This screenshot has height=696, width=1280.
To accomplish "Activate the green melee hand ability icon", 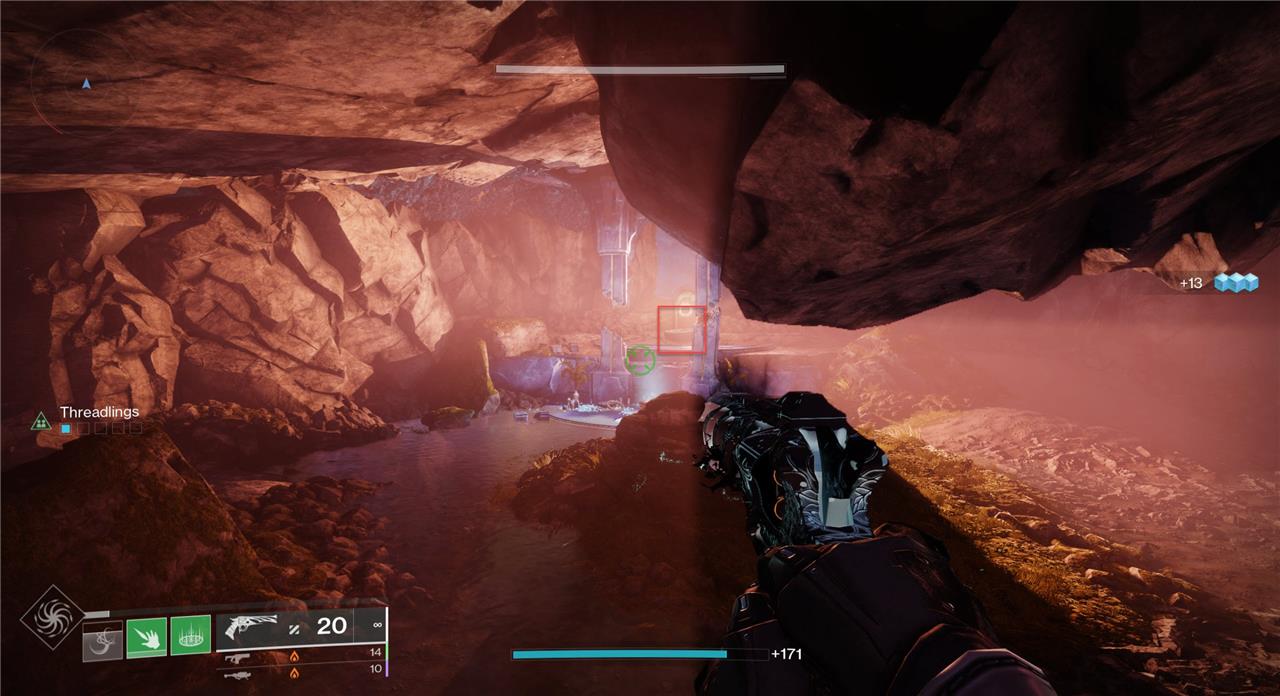I will coord(146,636).
